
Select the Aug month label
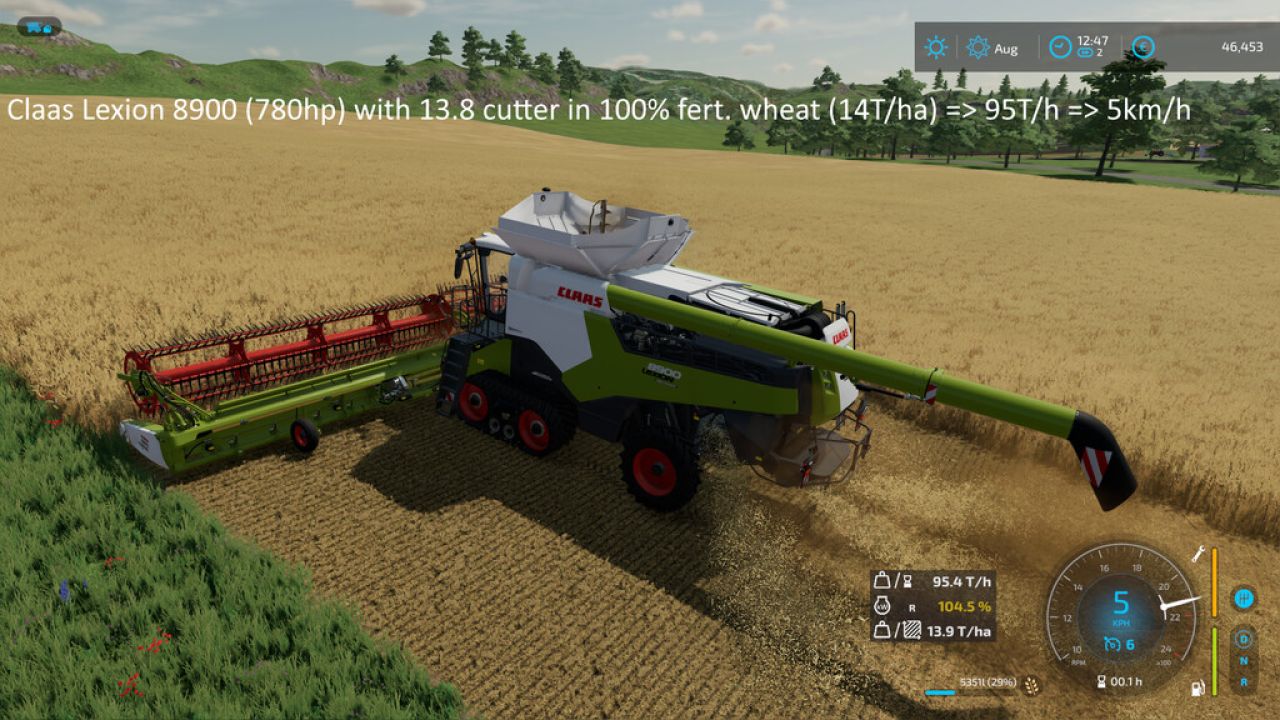coord(1007,49)
